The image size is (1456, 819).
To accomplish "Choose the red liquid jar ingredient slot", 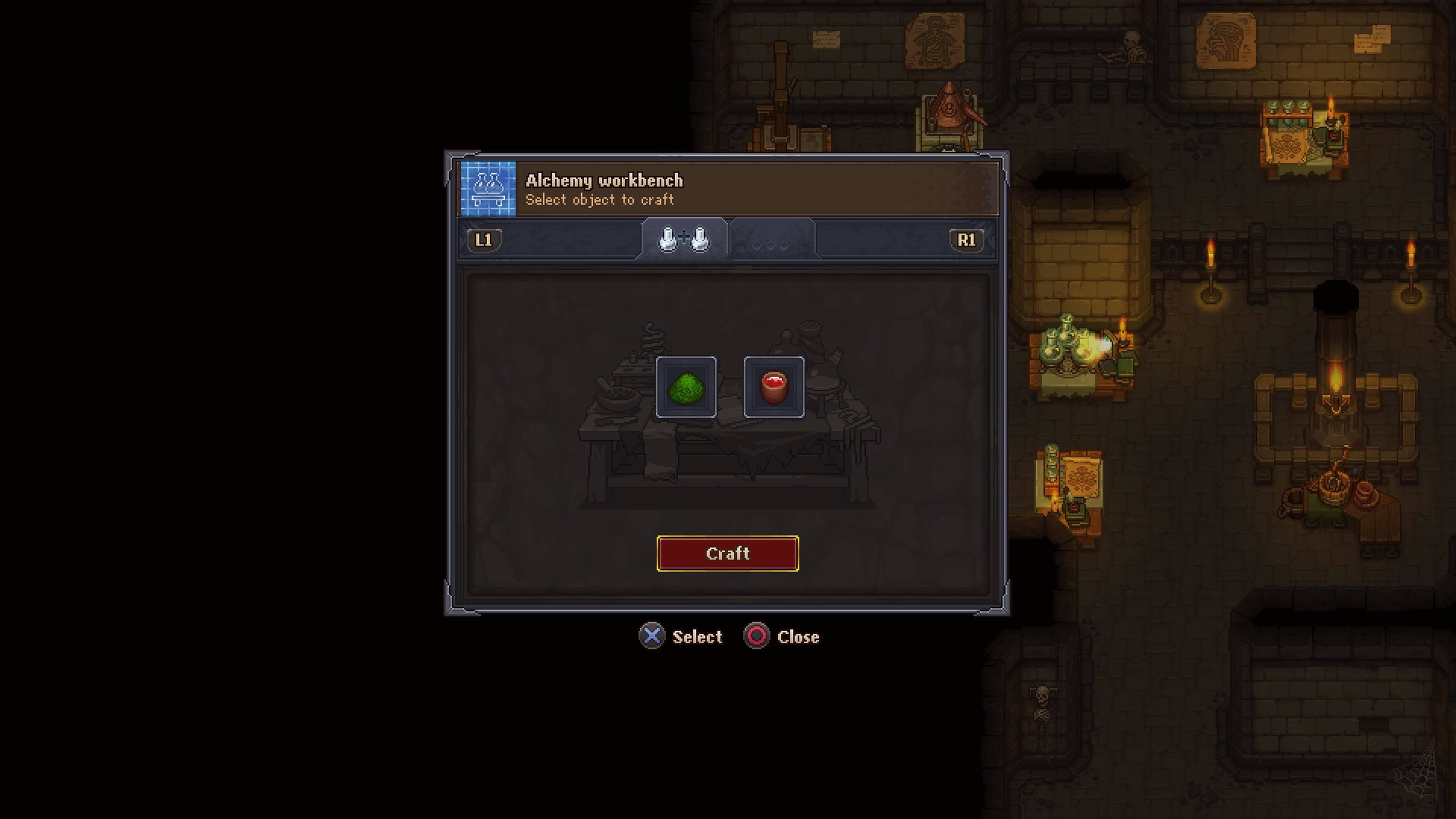I will click(774, 387).
